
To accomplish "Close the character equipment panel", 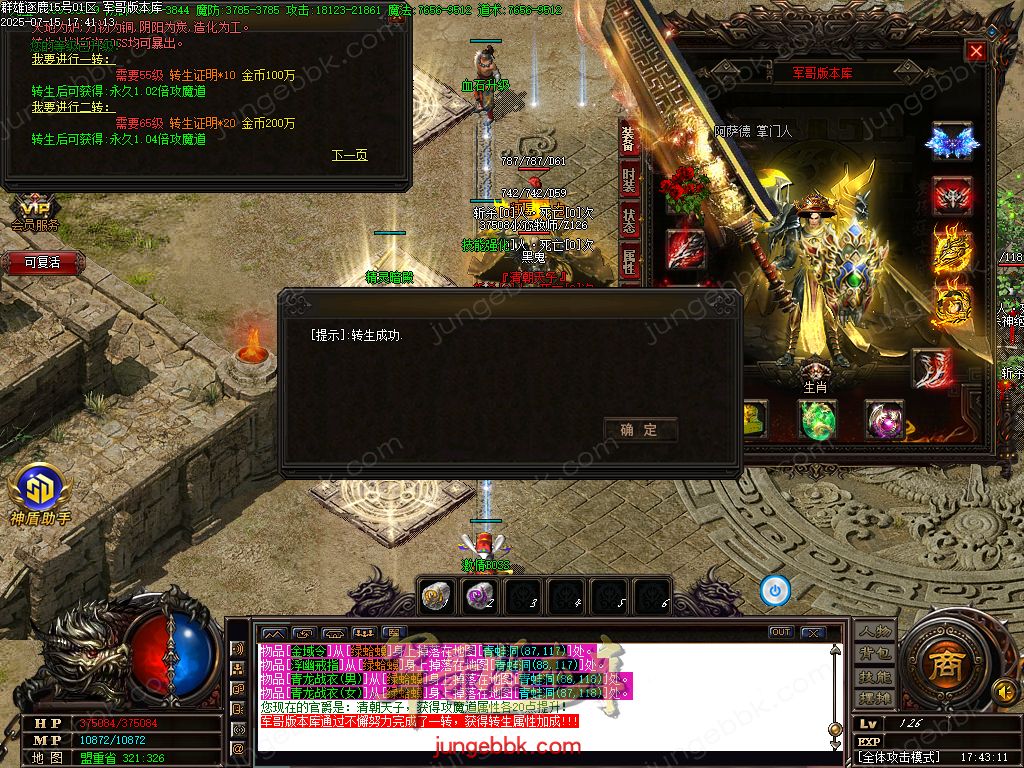I will coord(976,52).
